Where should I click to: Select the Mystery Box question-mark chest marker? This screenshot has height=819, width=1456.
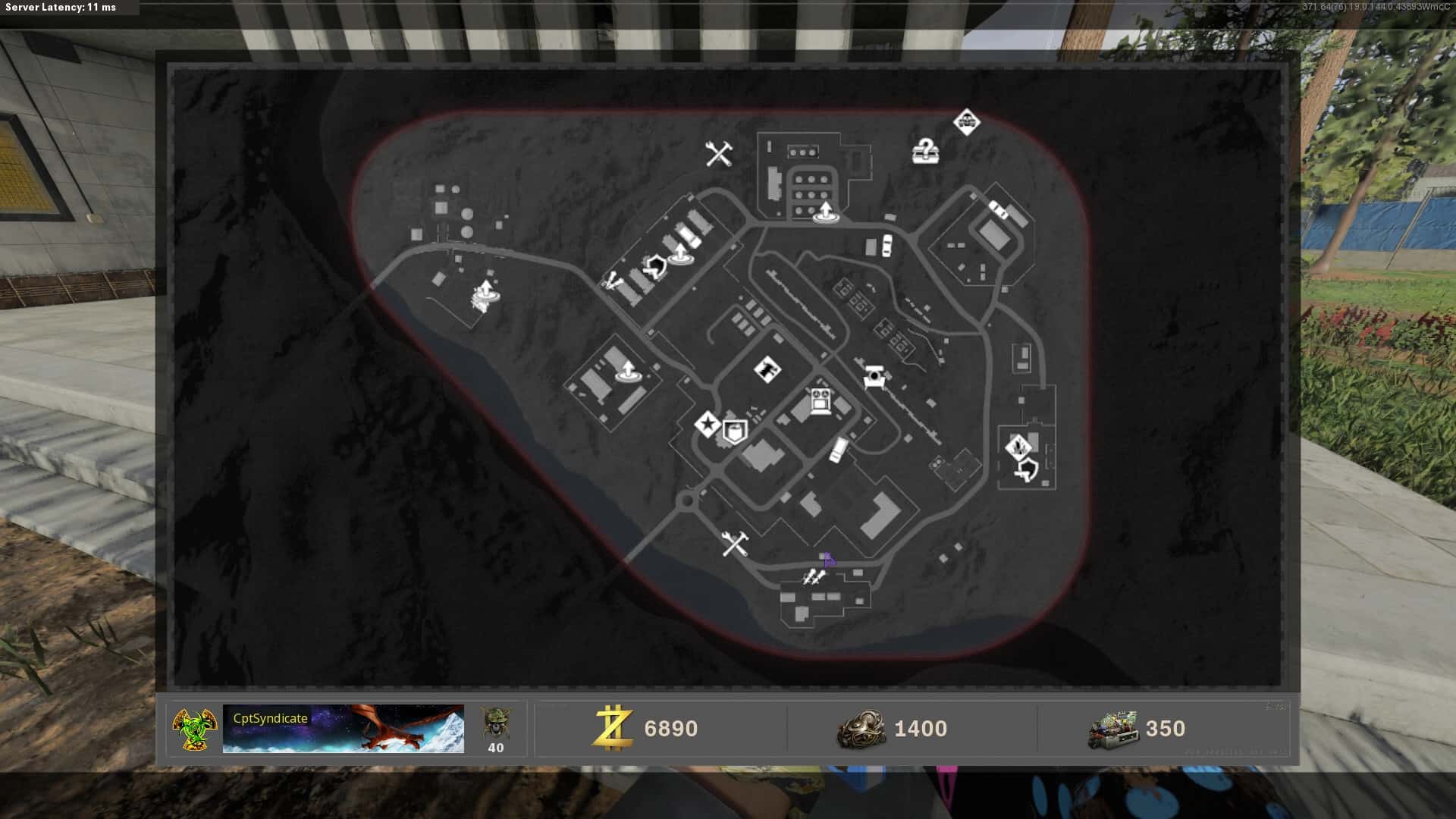(x=925, y=152)
